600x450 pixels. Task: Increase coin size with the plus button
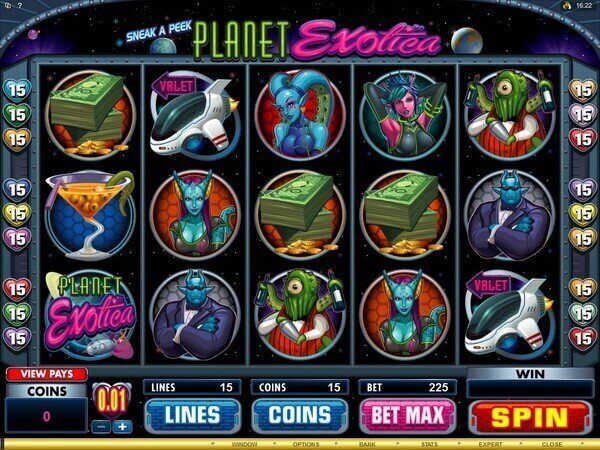click(124, 426)
